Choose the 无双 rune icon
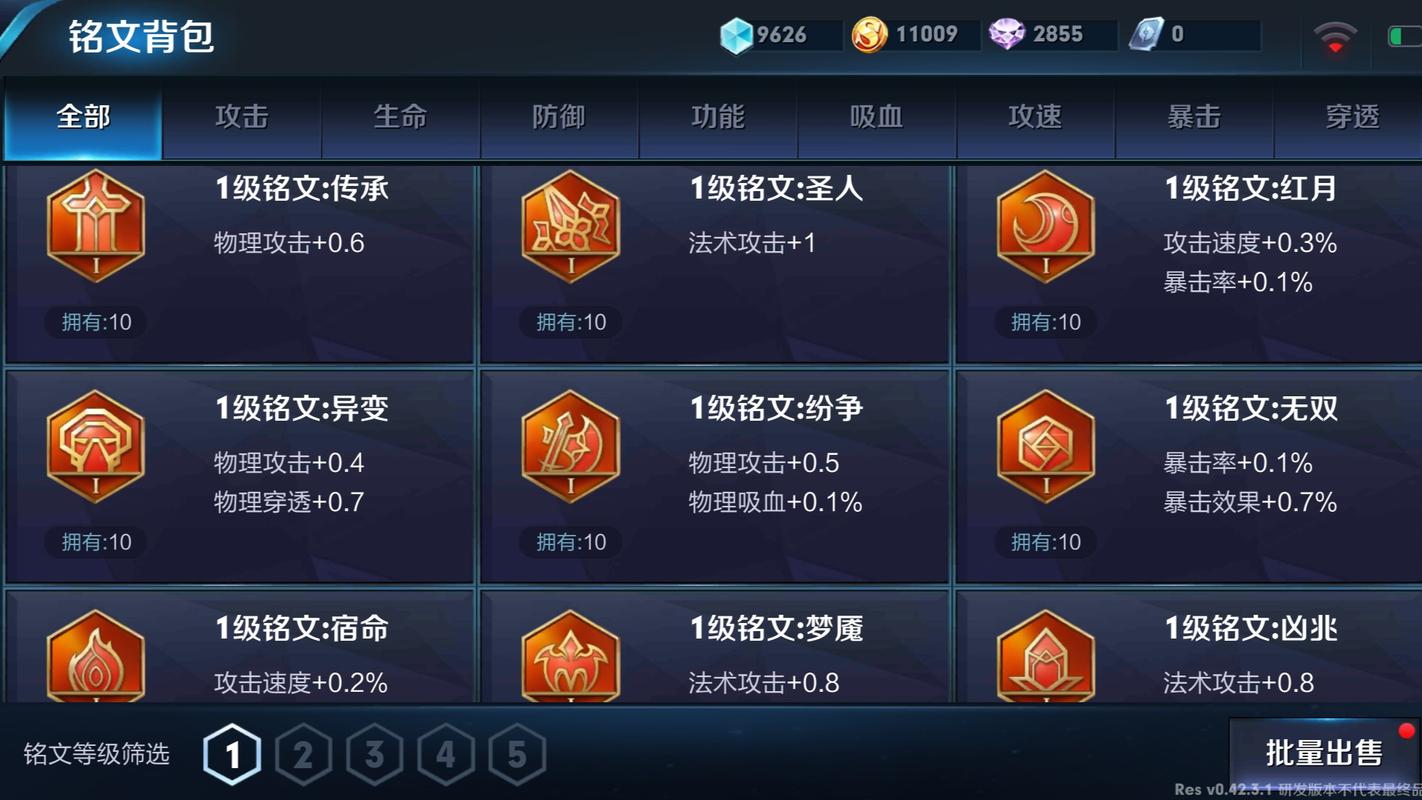The width and height of the screenshot is (1422, 800). click(1045, 446)
